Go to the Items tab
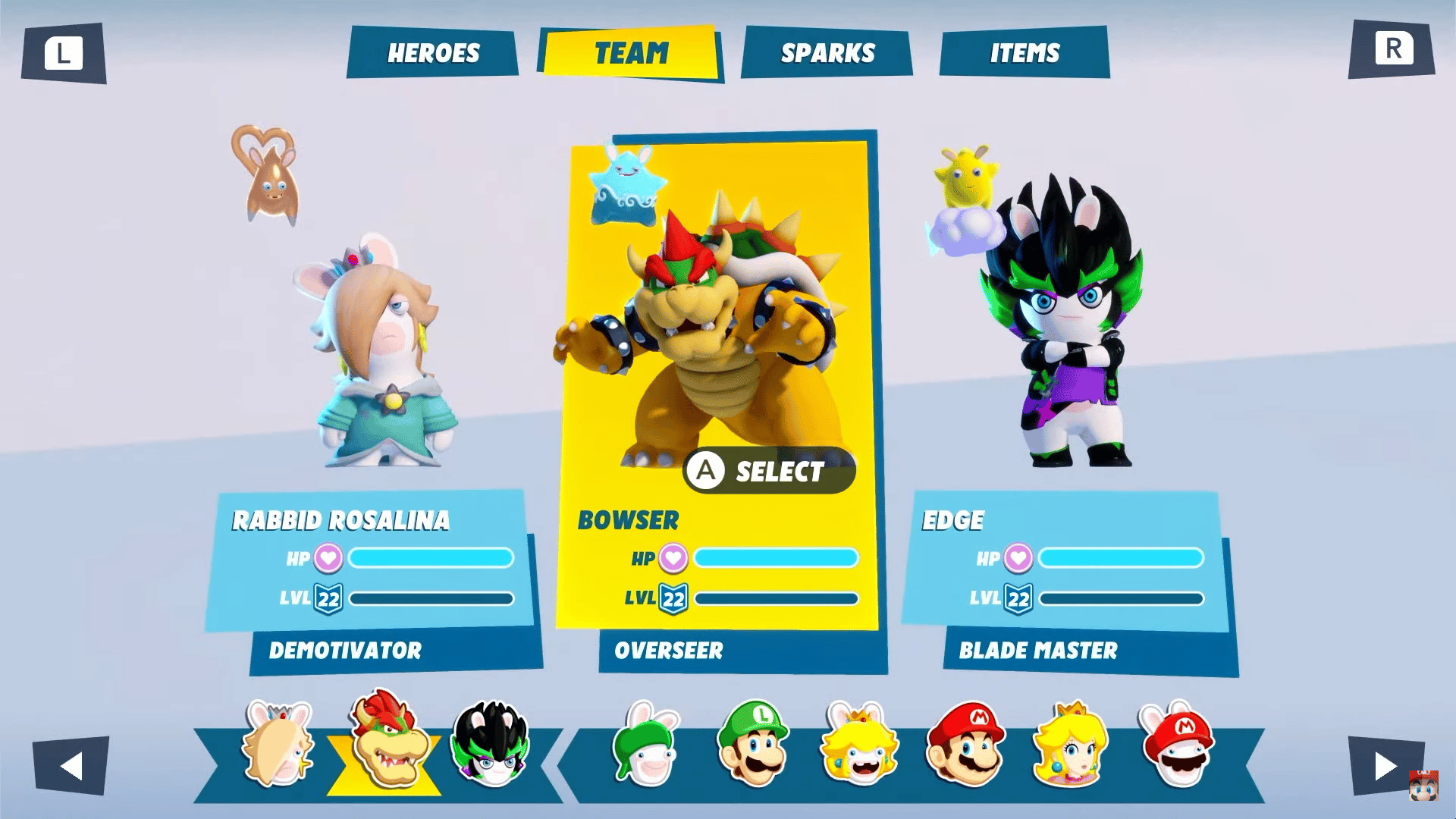Image resolution: width=1456 pixels, height=819 pixels. pos(1025,52)
